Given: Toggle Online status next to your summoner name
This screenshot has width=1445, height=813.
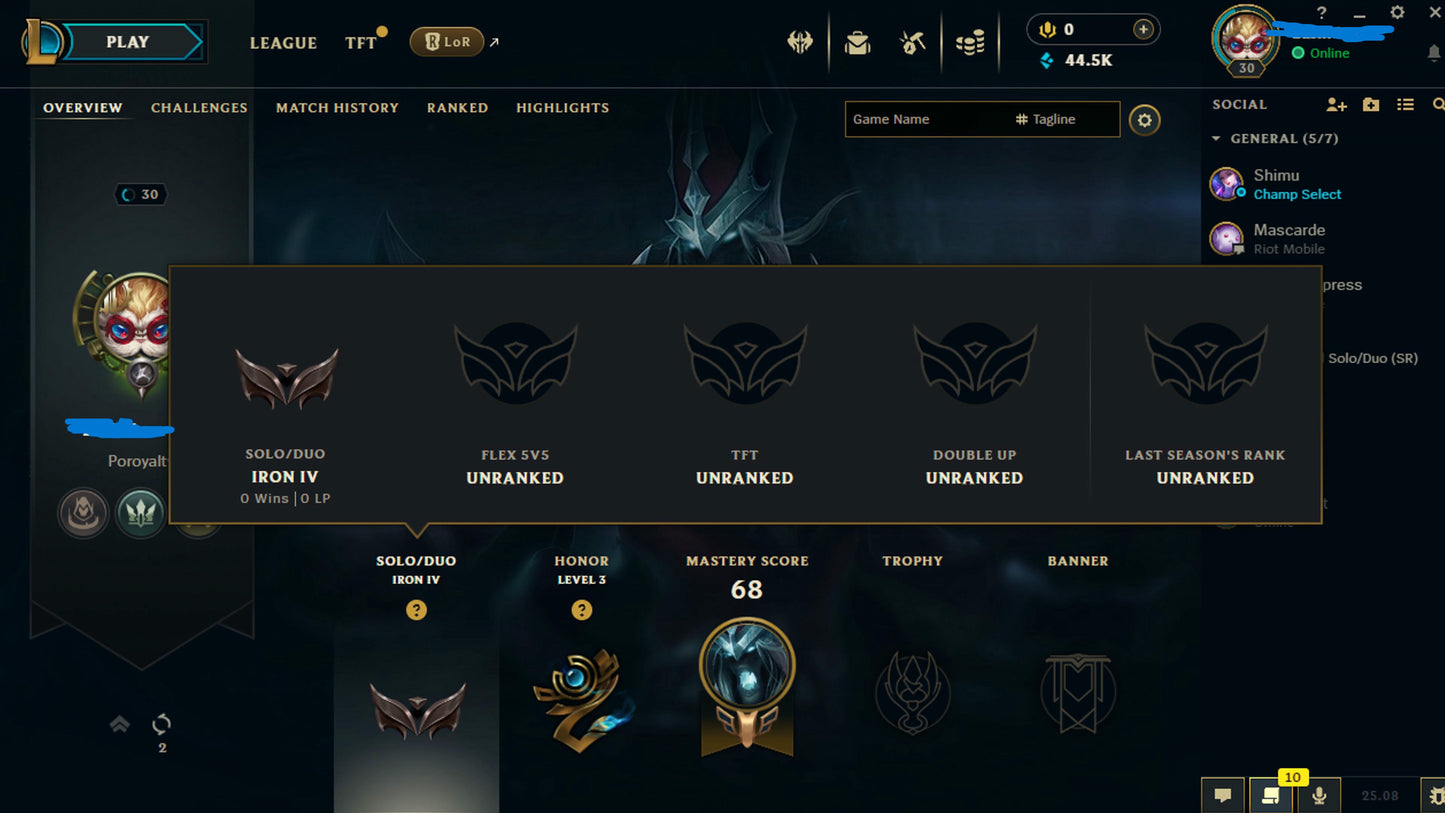Looking at the screenshot, I should click(1327, 53).
